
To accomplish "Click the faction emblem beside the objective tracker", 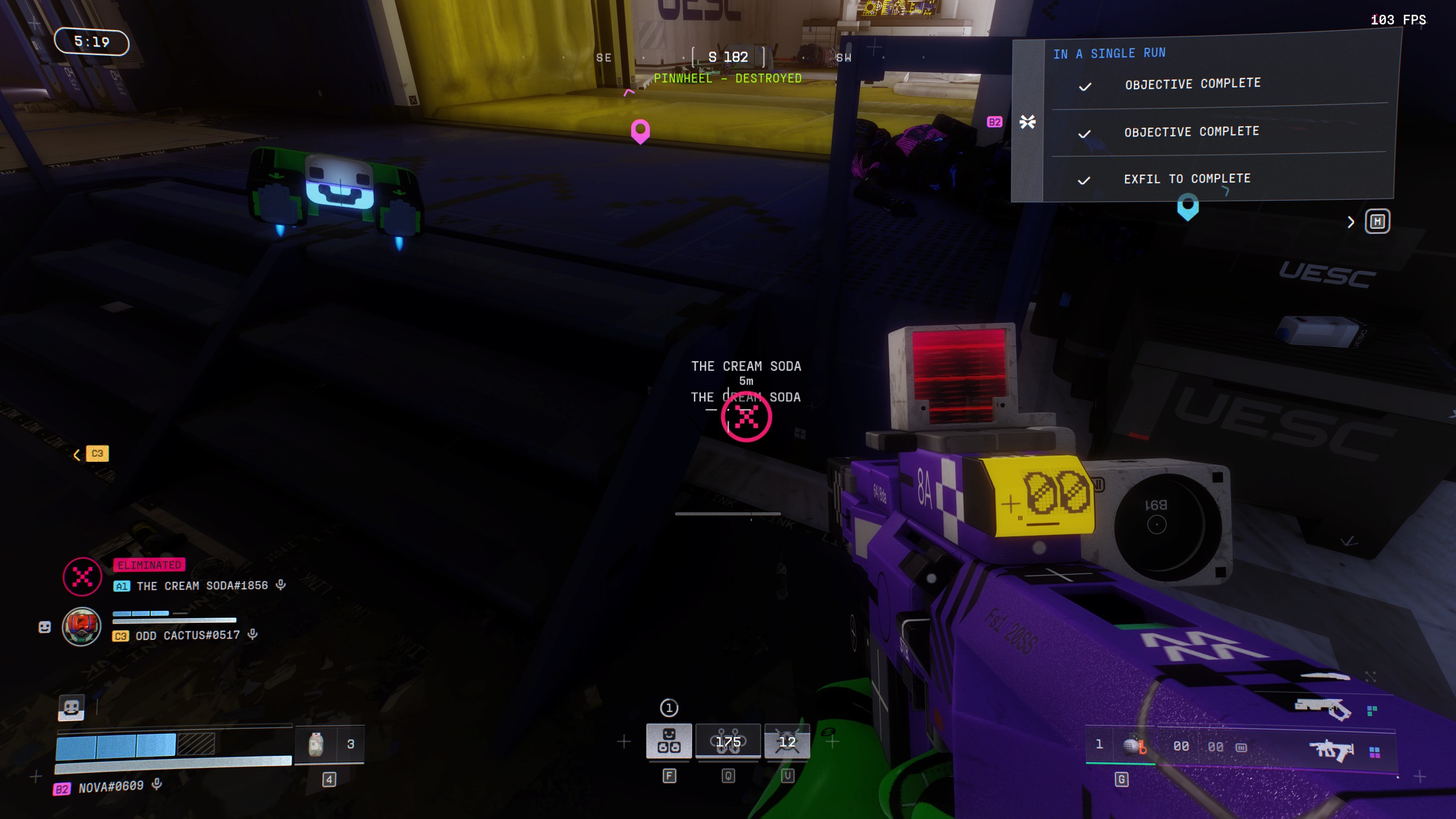I will [1027, 122].
